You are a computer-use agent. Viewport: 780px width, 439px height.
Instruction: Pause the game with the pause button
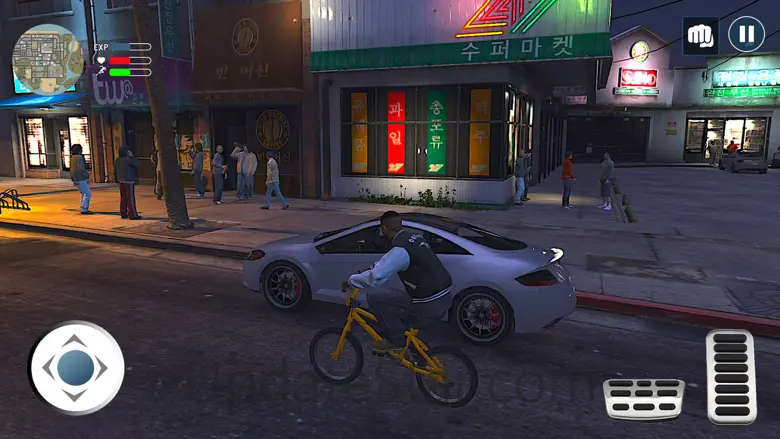pos(746,35)
